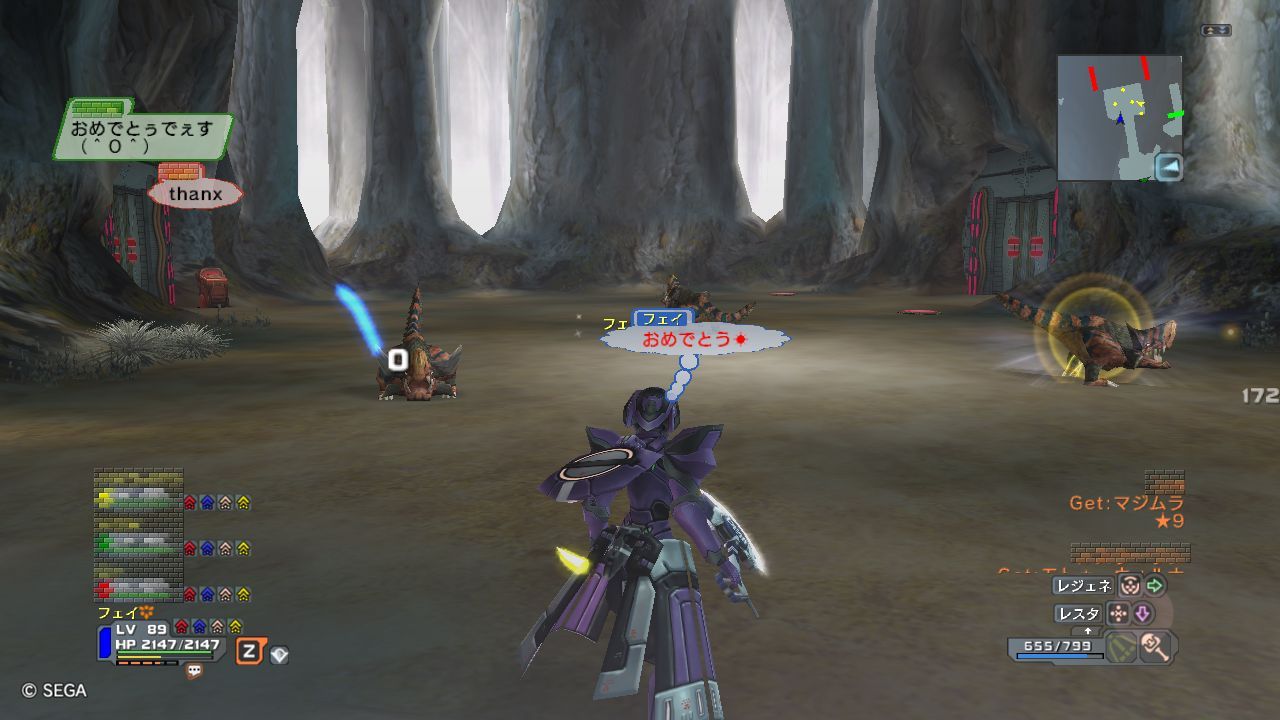Select the yellow-marked party member panel
Viewport: 1280px width, 720px height.
[x=139, y=493]
